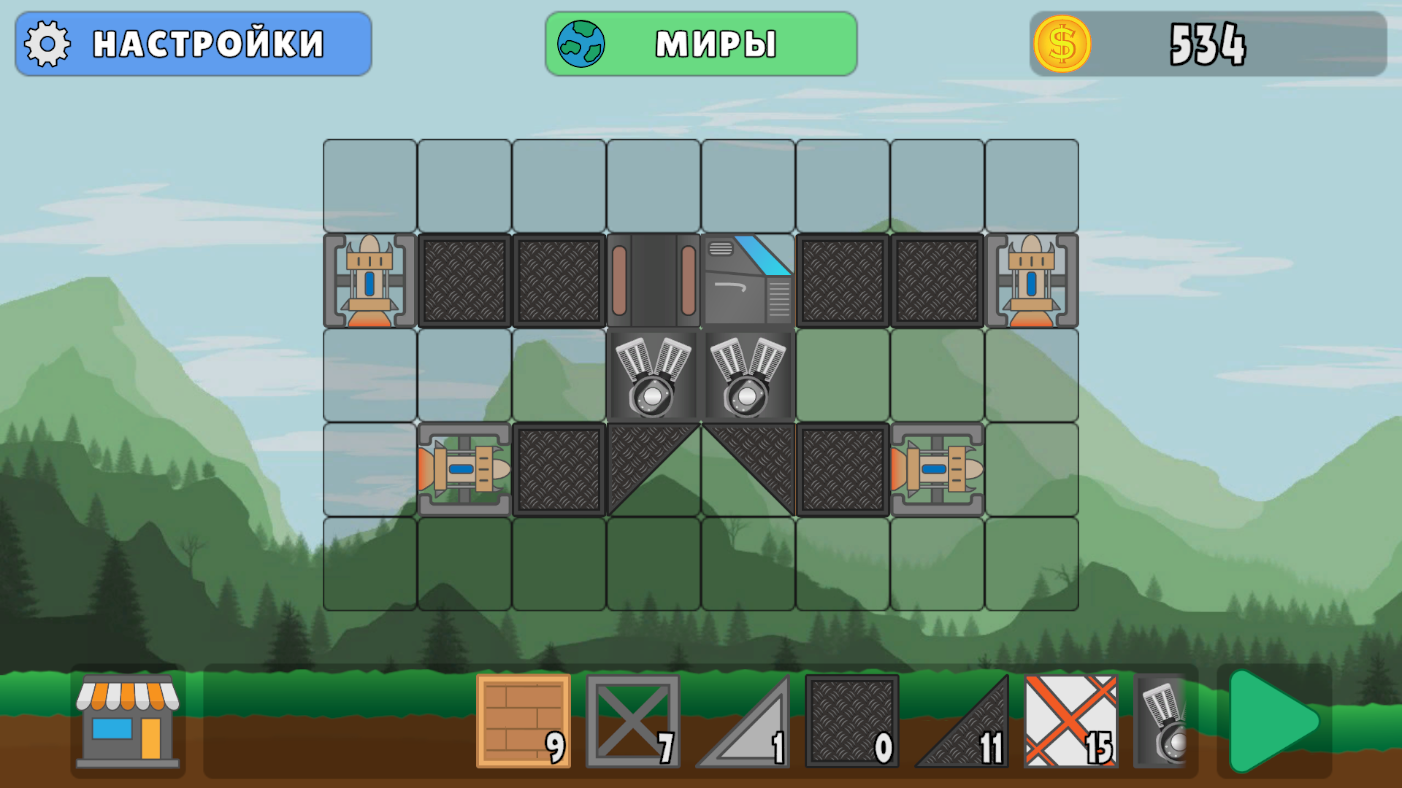Select the gray X-frame block with count 7

[634, 723]
